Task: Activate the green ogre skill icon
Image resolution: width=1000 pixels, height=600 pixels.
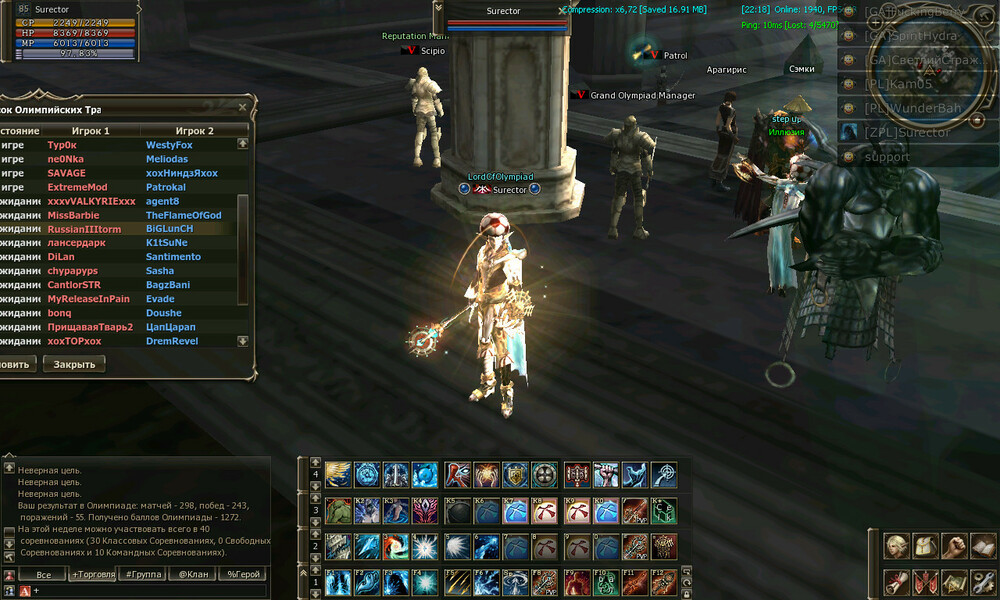Action: (x=340, y=510)
